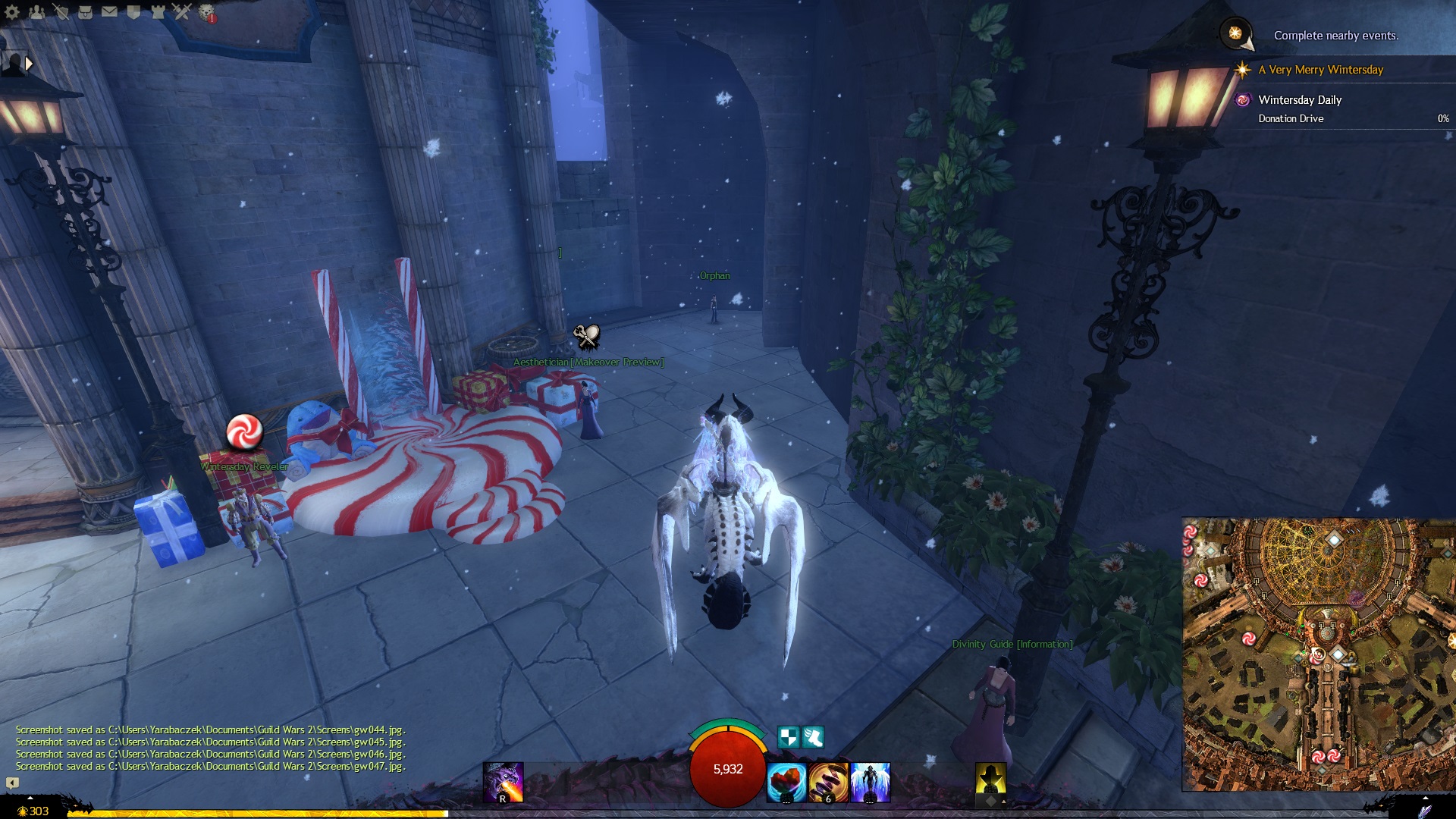The width and height of the screenshot is (1456, 819).
Task: Use the crystal heart healing skill
Action: pos(786,783)
